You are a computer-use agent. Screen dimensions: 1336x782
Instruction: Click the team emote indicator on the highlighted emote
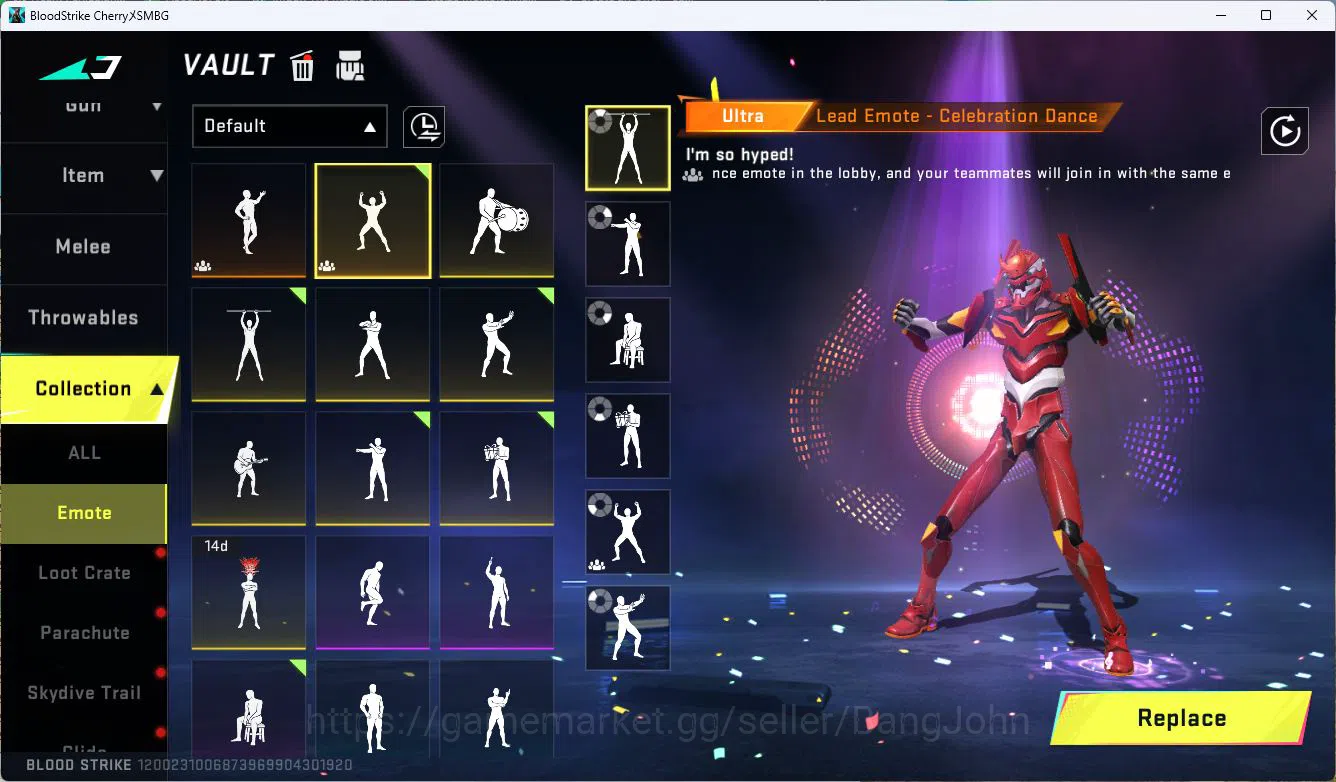click(325, 265)
